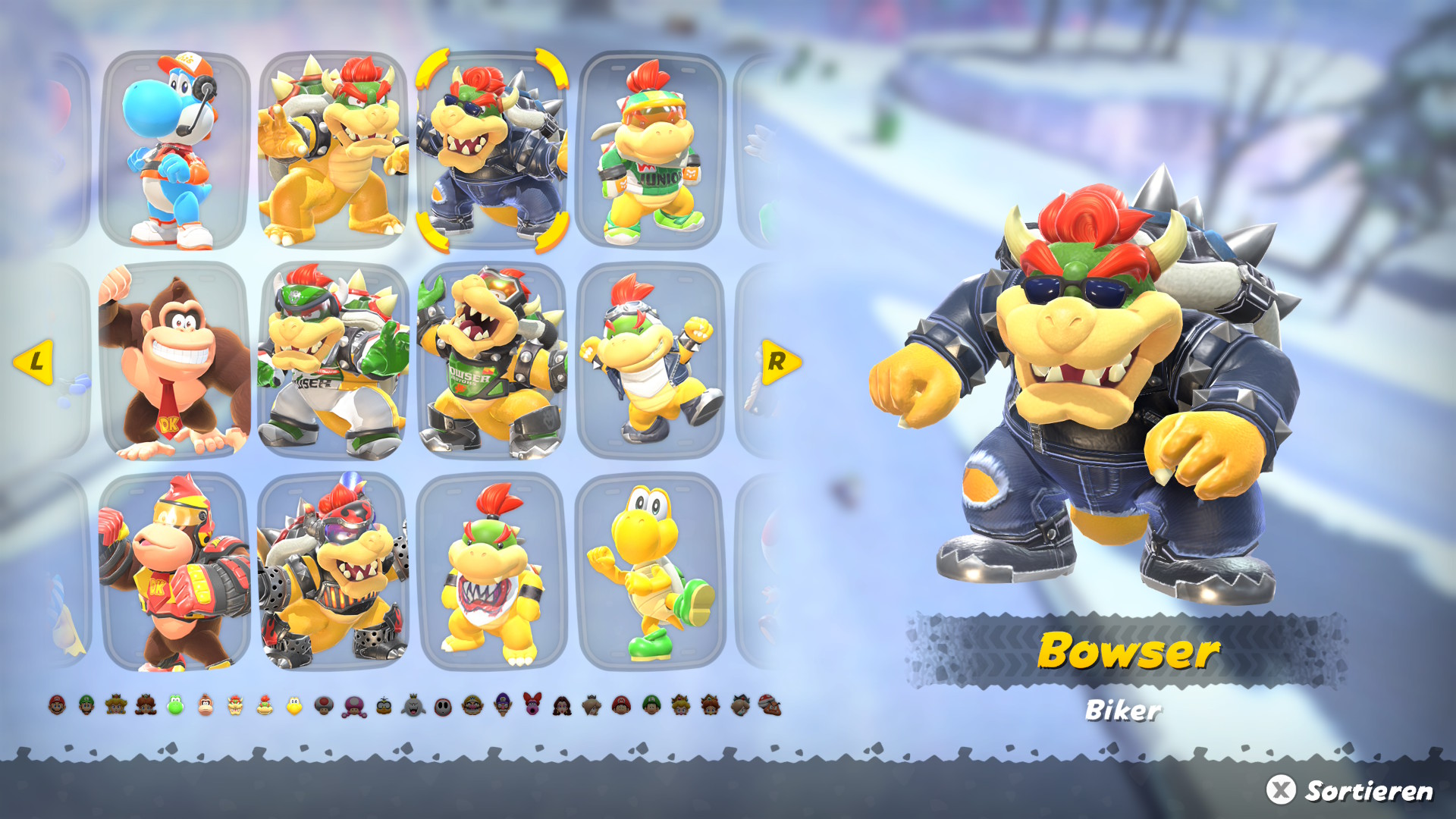The height and width of the screenshot is (819, 1456).
Task: Jump to the Pauline head icon
Action: coord(562,706)
